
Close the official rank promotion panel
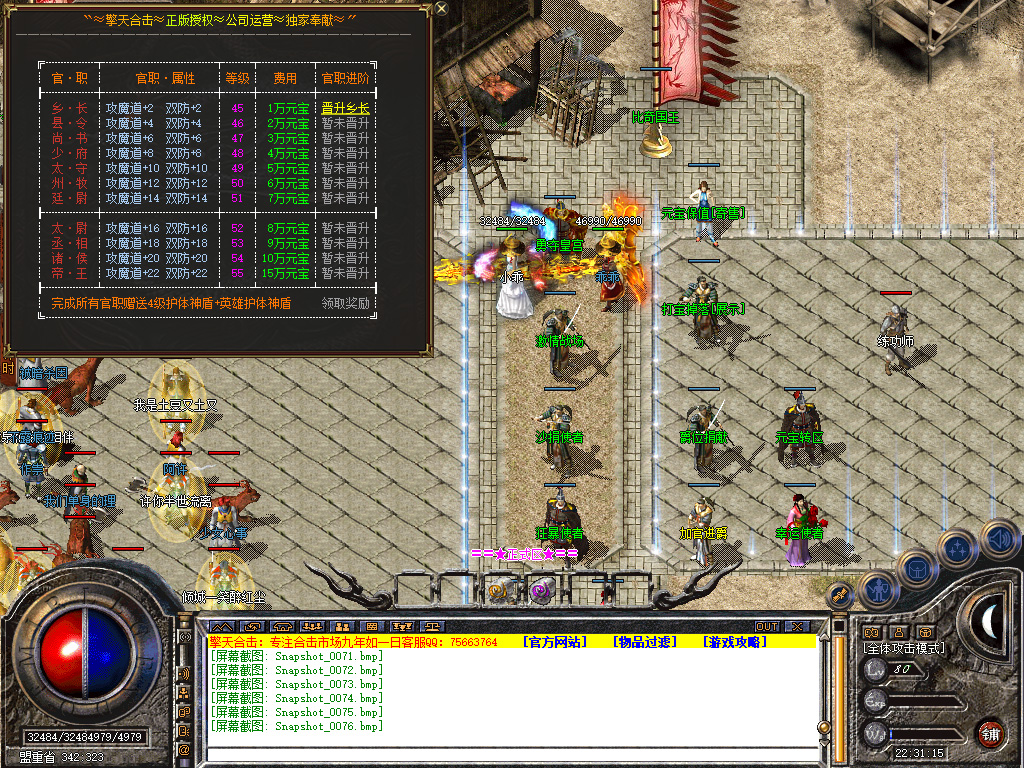[x=442, y=9]
